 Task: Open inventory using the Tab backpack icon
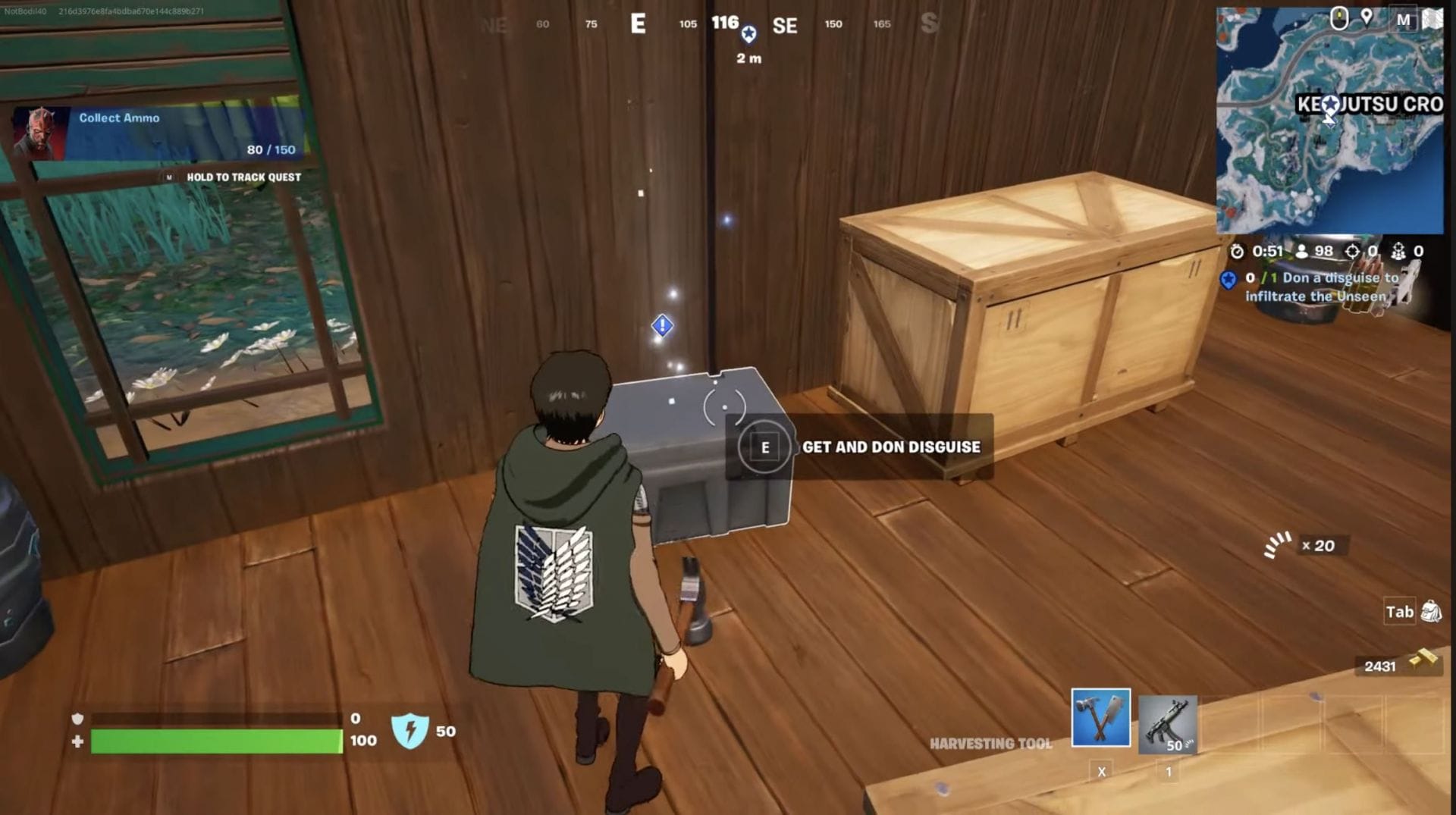tap(1432, 611)
